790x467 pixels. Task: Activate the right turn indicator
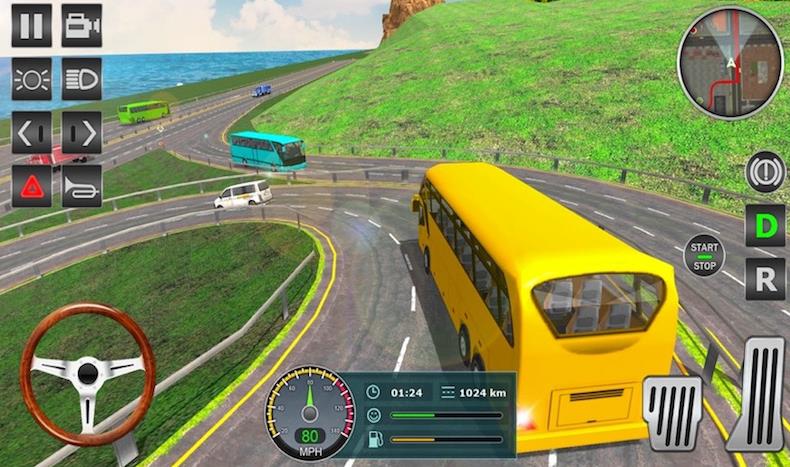[81, 132]
